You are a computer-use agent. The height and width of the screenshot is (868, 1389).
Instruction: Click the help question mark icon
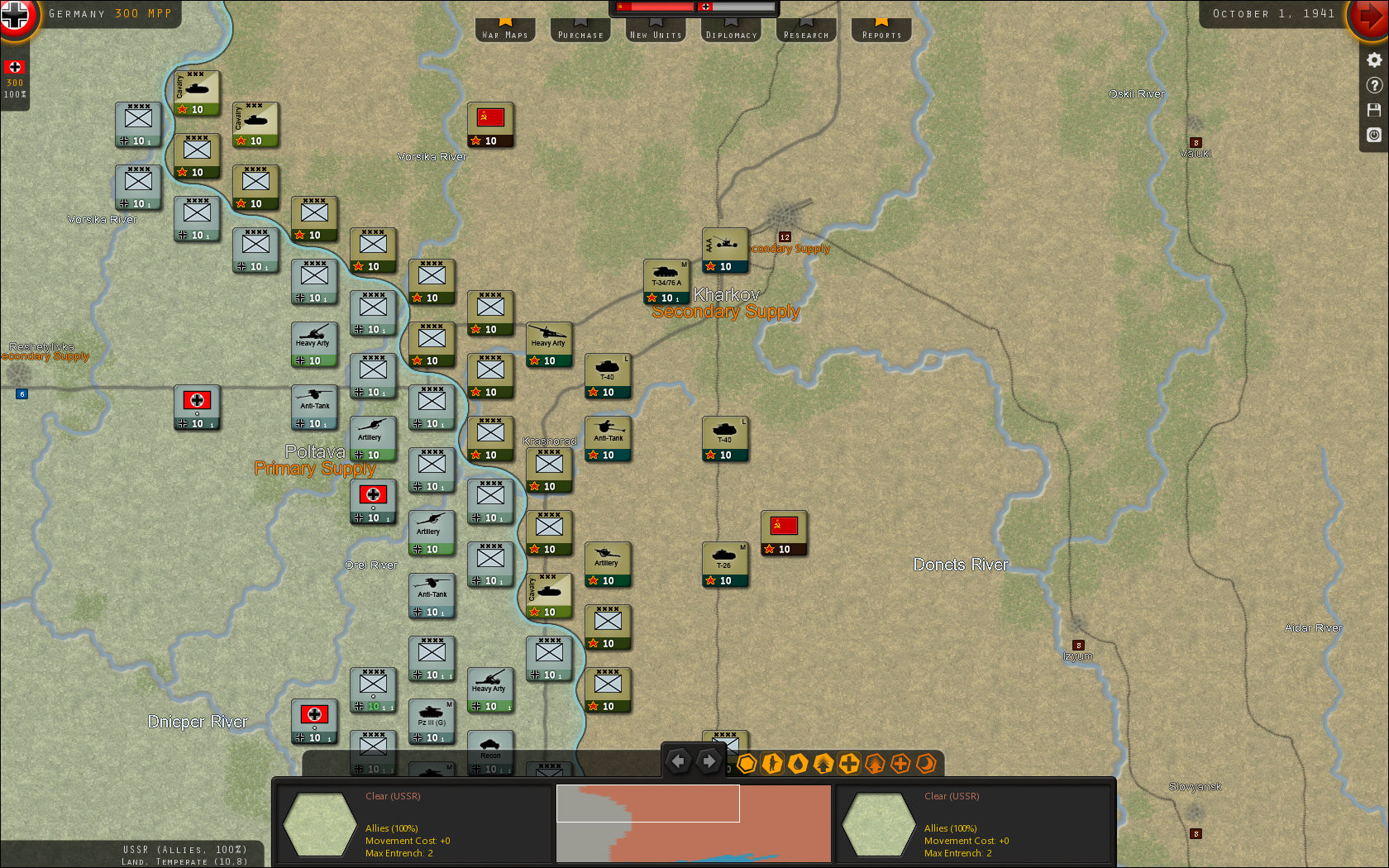click(x=1374, y=84)
